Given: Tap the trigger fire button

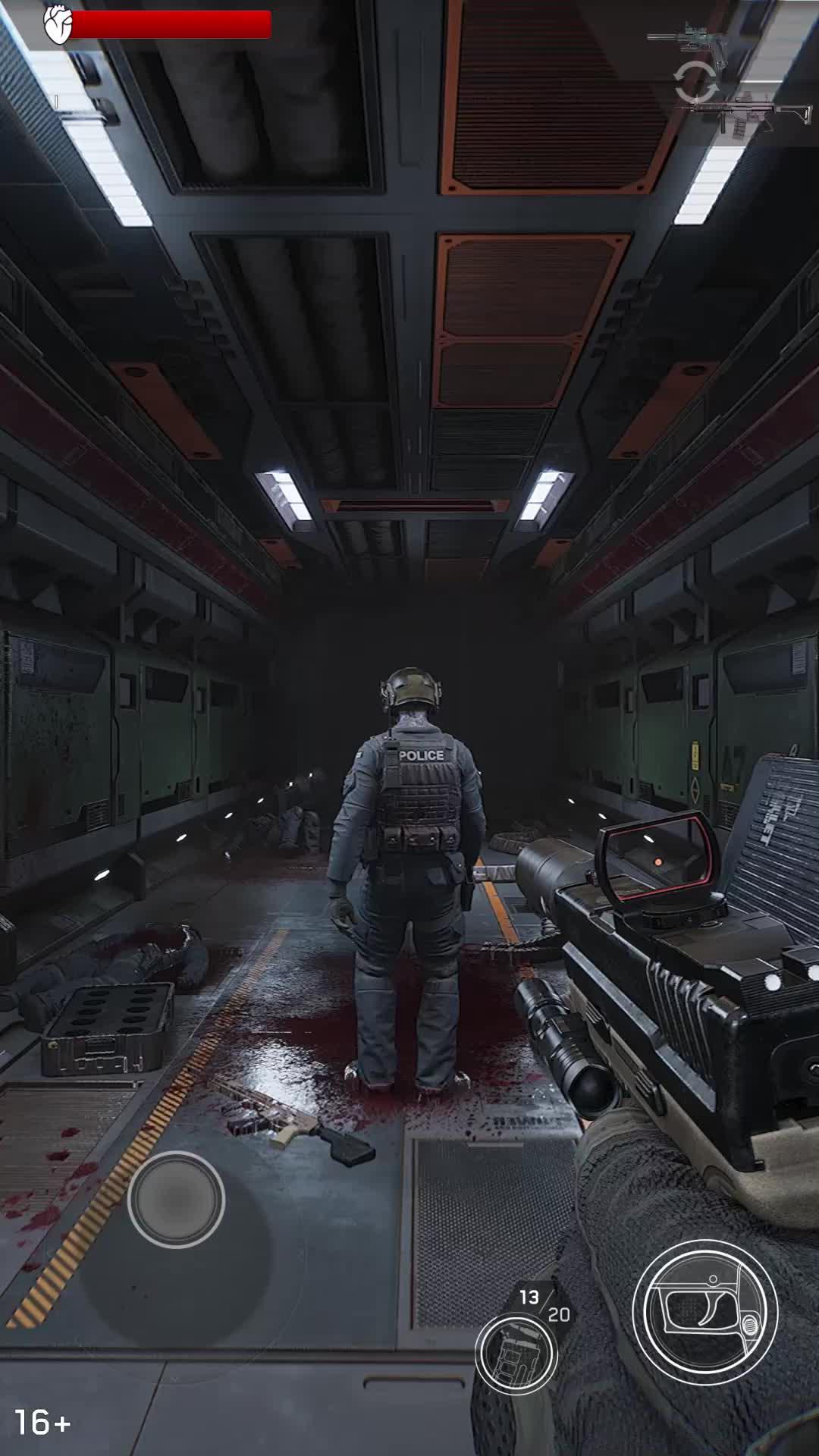Looking at the screenshot, I should [x=704, y=1313].
